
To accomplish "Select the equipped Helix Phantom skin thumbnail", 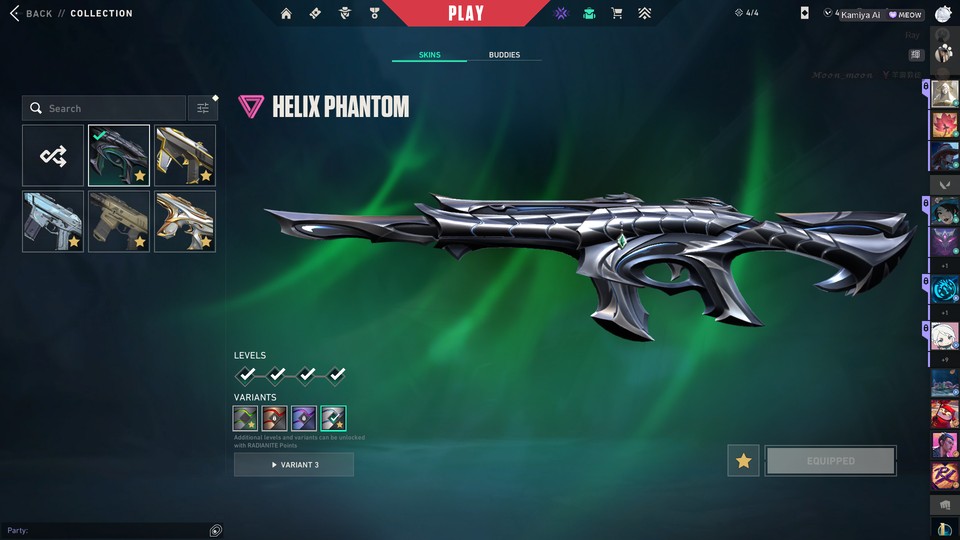I will pyautogui.click(x=119, y=155).
